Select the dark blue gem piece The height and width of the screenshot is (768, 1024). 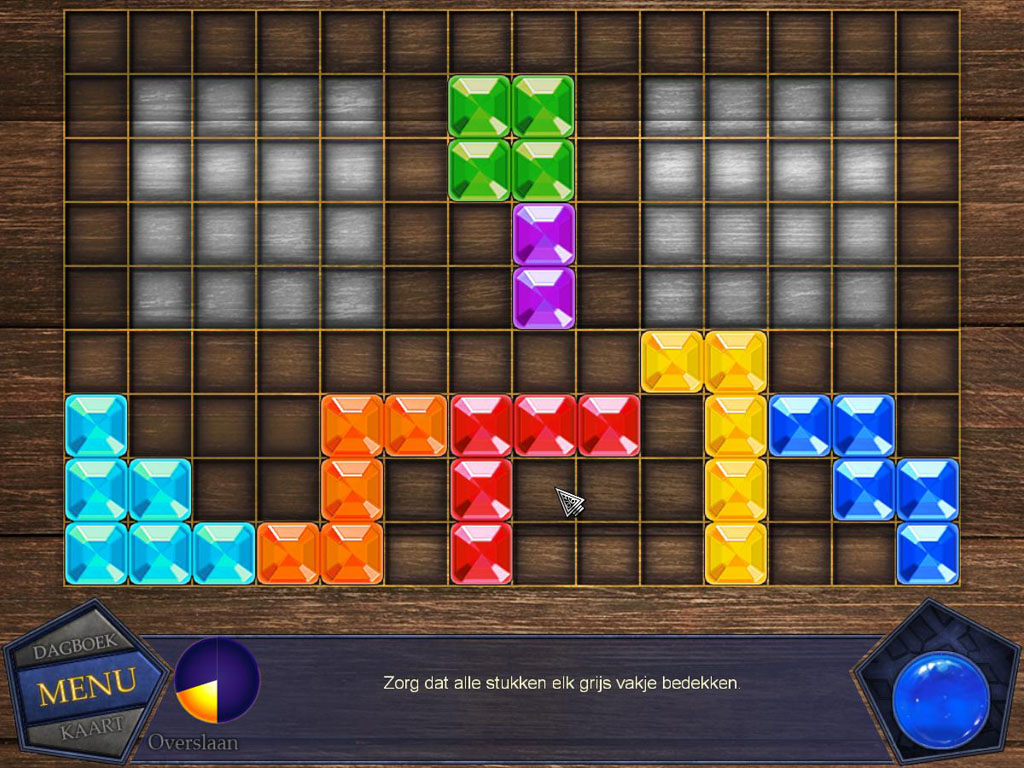(864, 458)
